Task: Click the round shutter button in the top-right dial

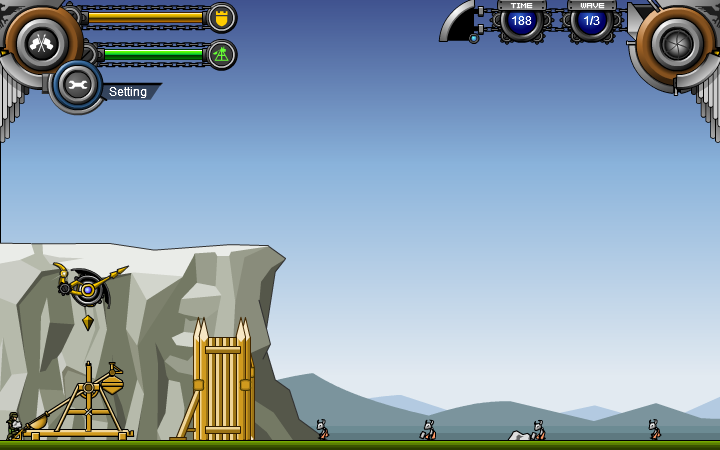Action: point(677,42)
